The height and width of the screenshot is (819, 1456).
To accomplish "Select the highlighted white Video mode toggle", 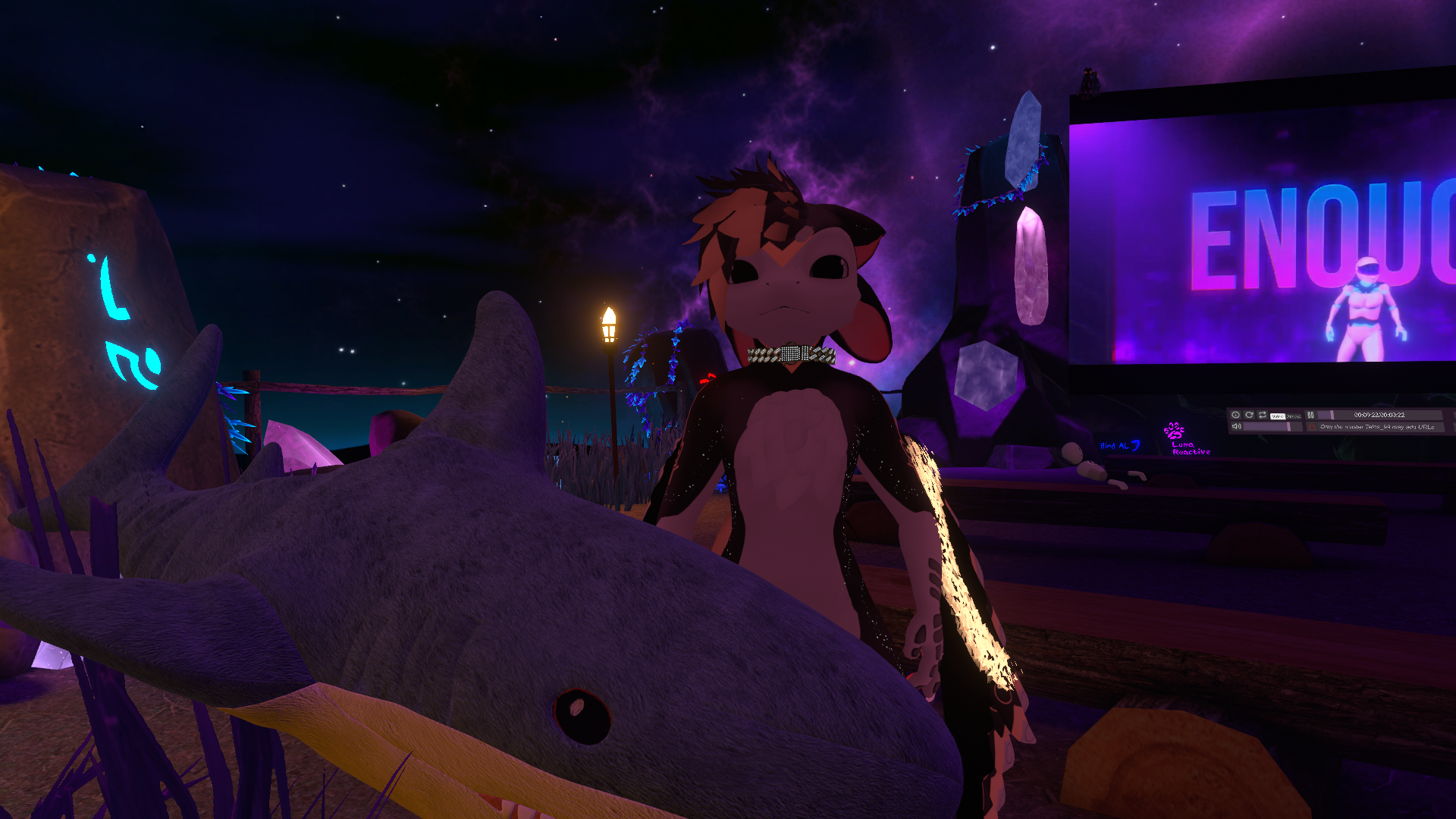I will pyautogui.click(x=1278, y=416).
